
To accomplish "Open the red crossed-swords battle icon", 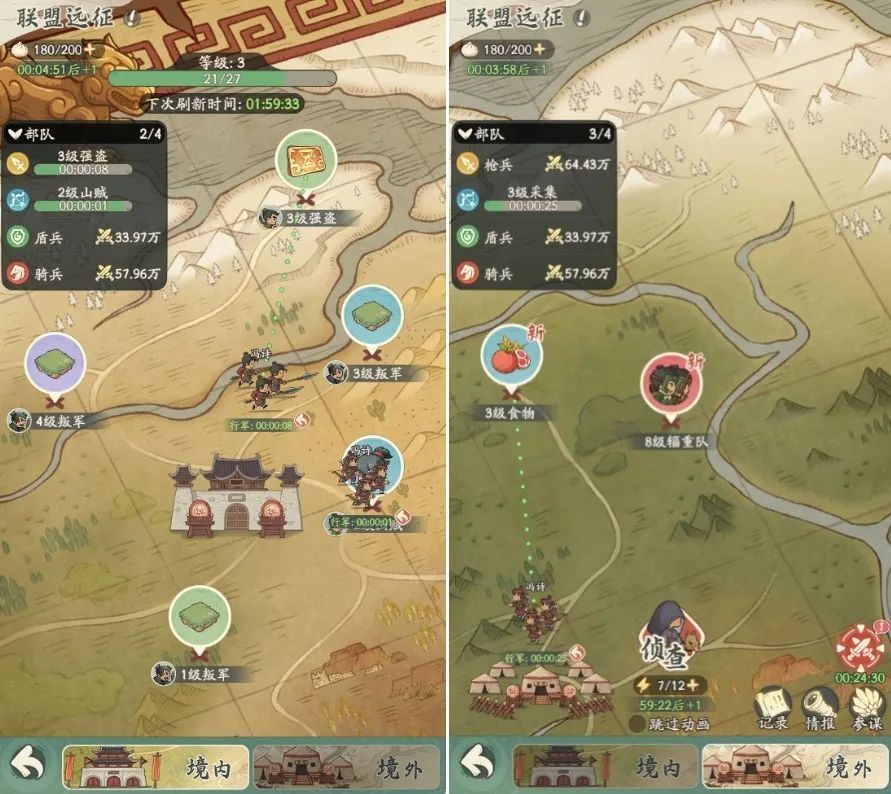I will coord(860,648).
